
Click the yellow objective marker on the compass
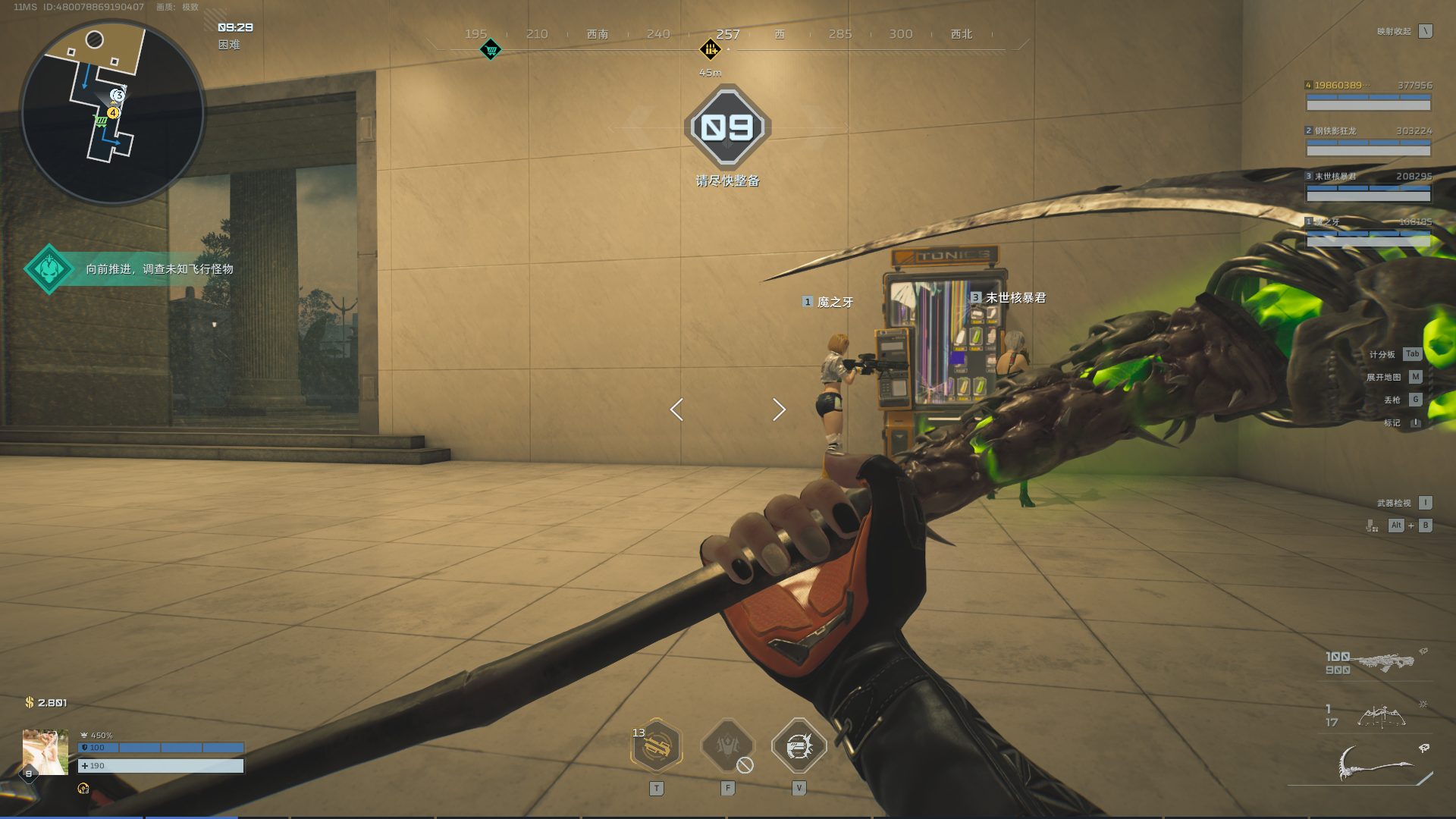tap(711, 50)
